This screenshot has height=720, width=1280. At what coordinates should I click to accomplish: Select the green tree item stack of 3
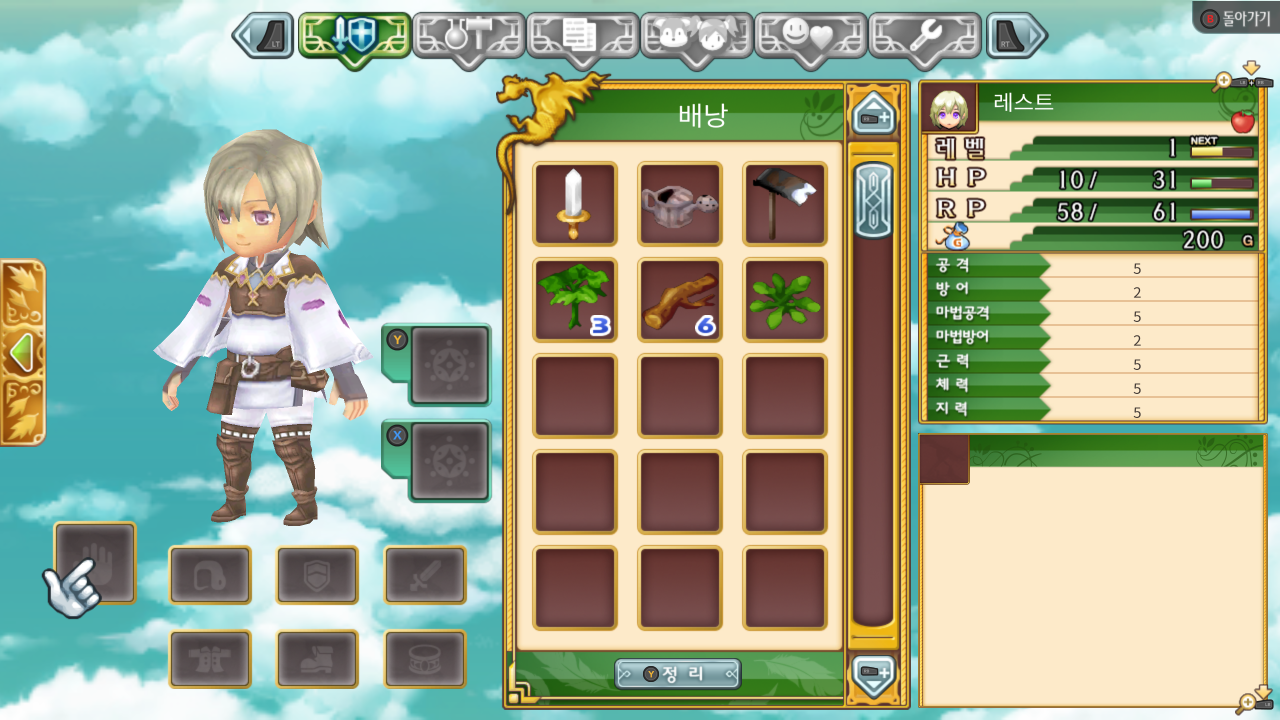574,300
